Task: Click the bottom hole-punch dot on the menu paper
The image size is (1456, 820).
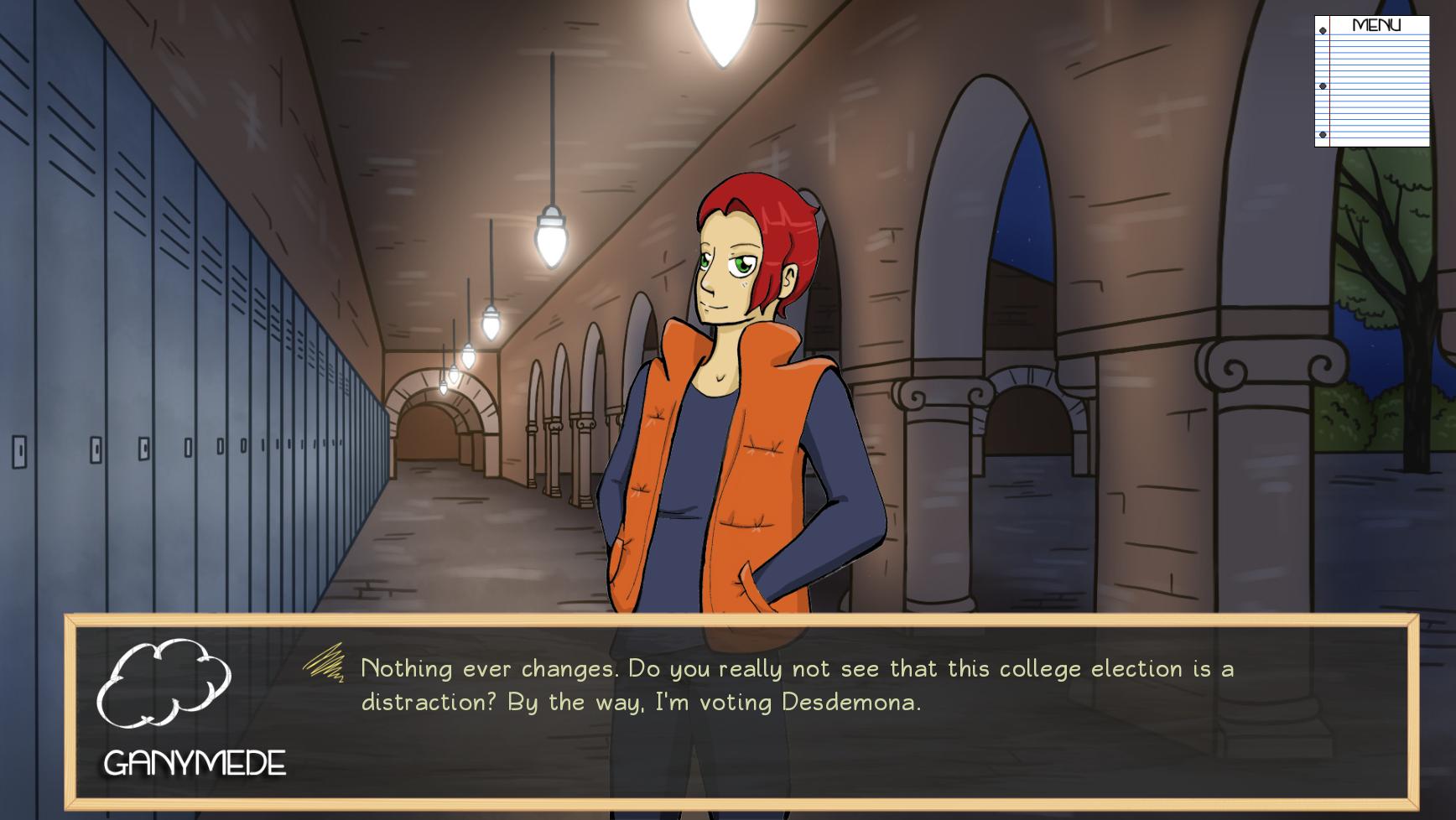Action: tap(1323, 134)
